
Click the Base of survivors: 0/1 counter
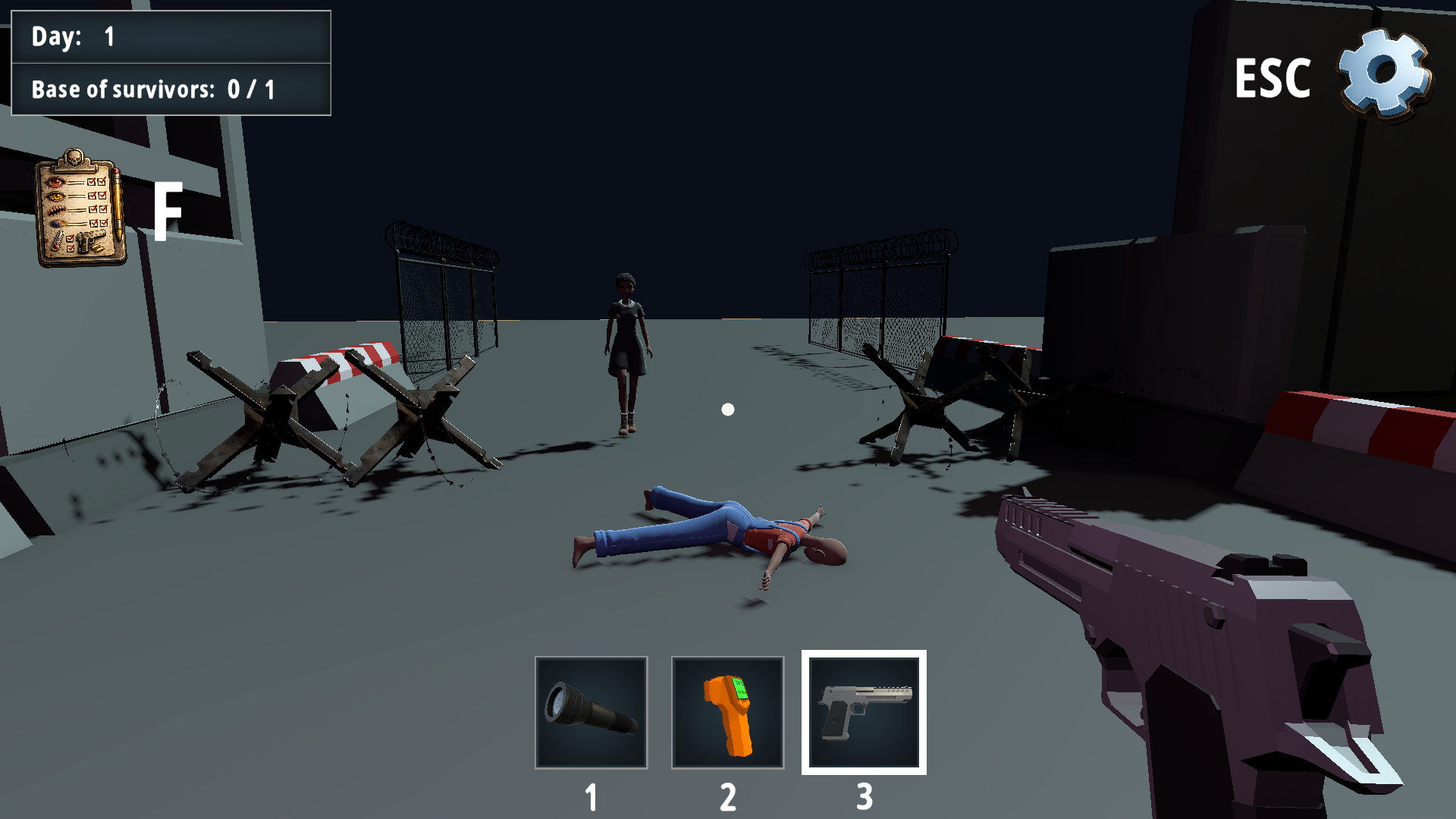click(x=171, y=89)
